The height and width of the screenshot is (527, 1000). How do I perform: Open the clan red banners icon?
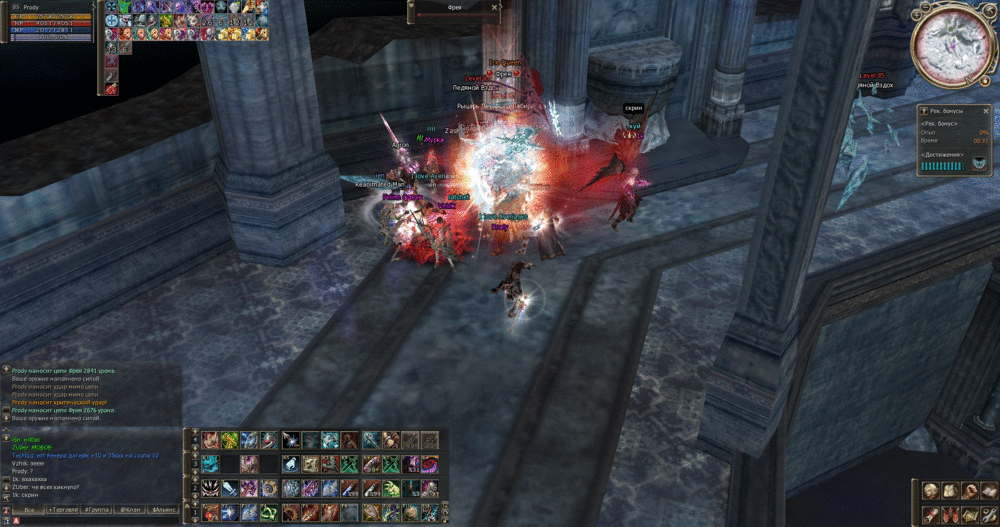[949, 513]
